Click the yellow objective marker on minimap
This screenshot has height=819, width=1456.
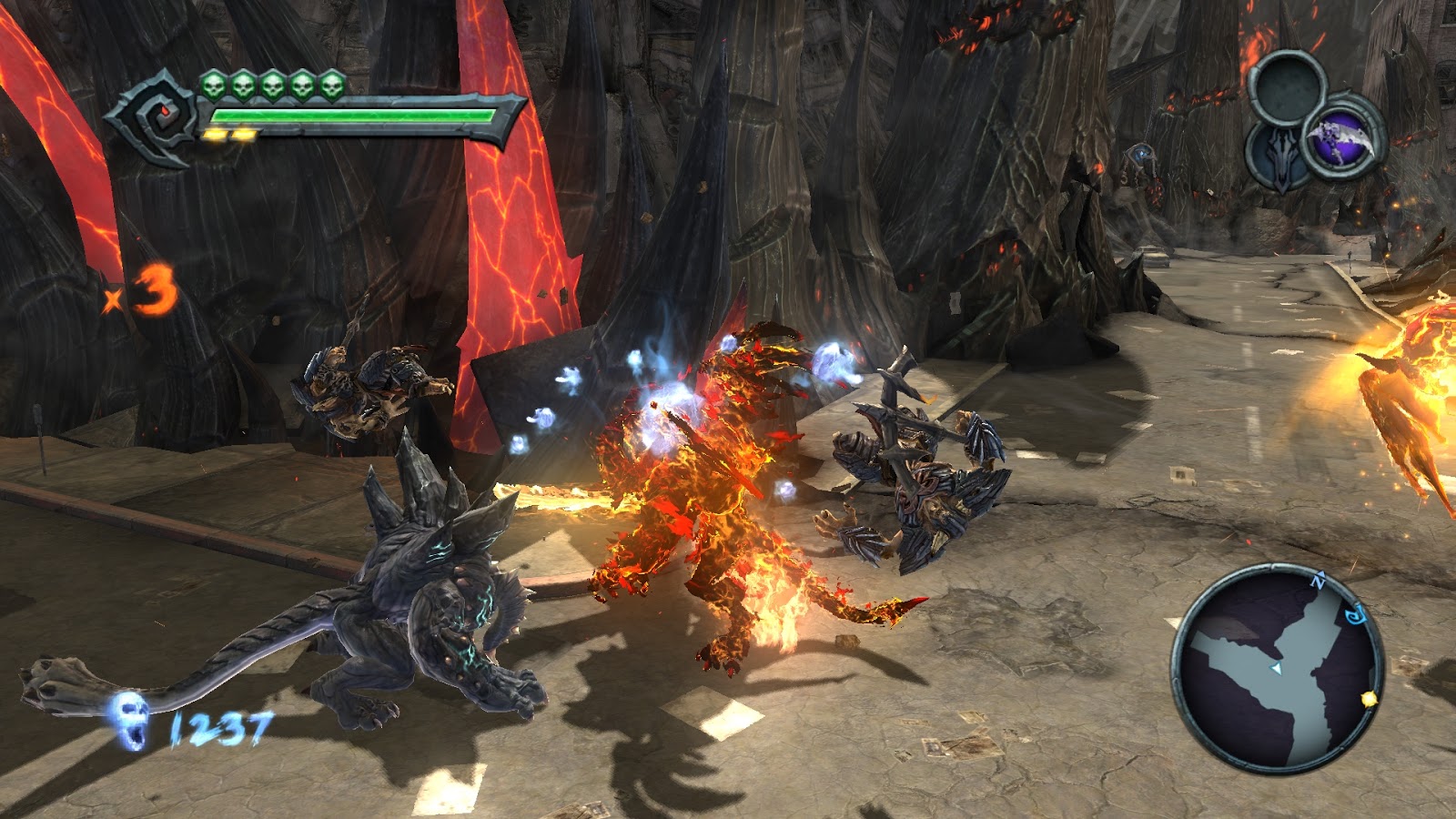1369,698
